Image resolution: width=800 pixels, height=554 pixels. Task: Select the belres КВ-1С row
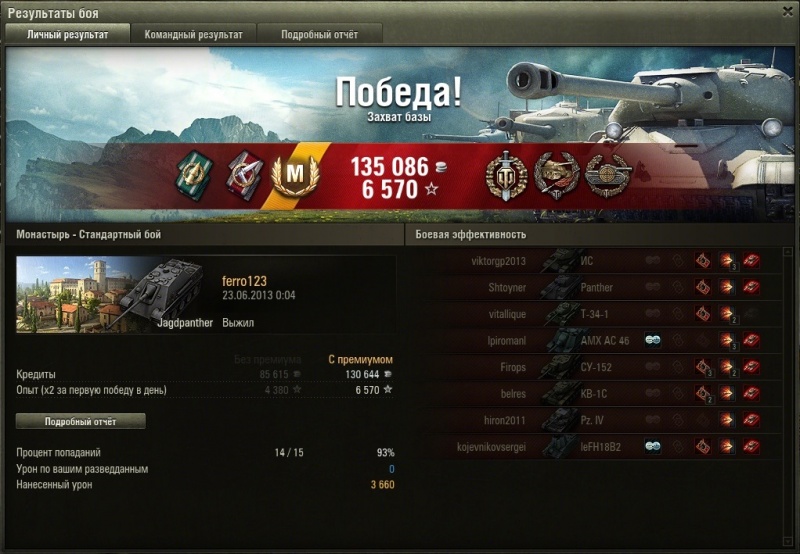click(598, 394)
